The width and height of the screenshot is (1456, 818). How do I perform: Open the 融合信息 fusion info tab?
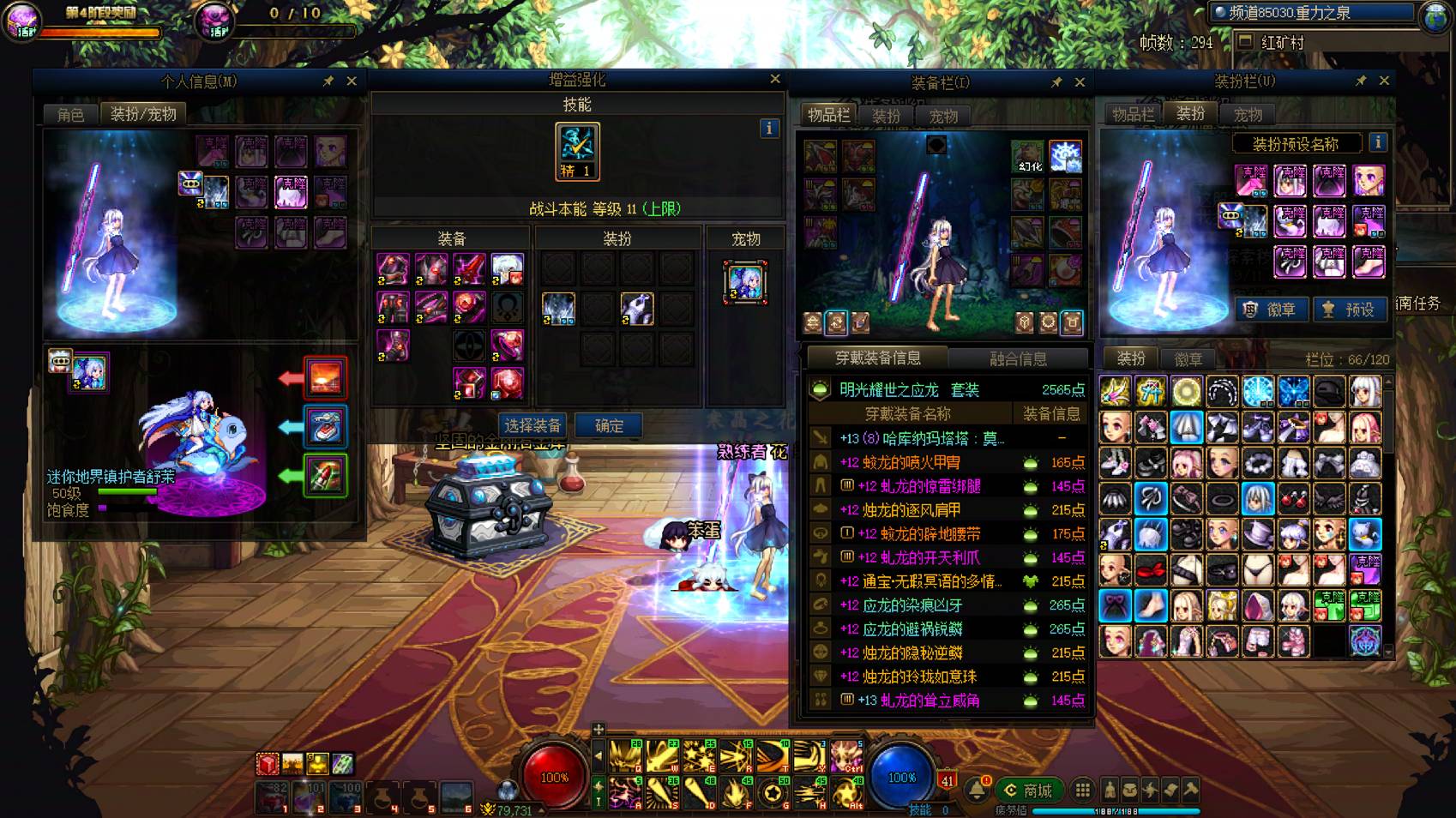(1018, 358)
